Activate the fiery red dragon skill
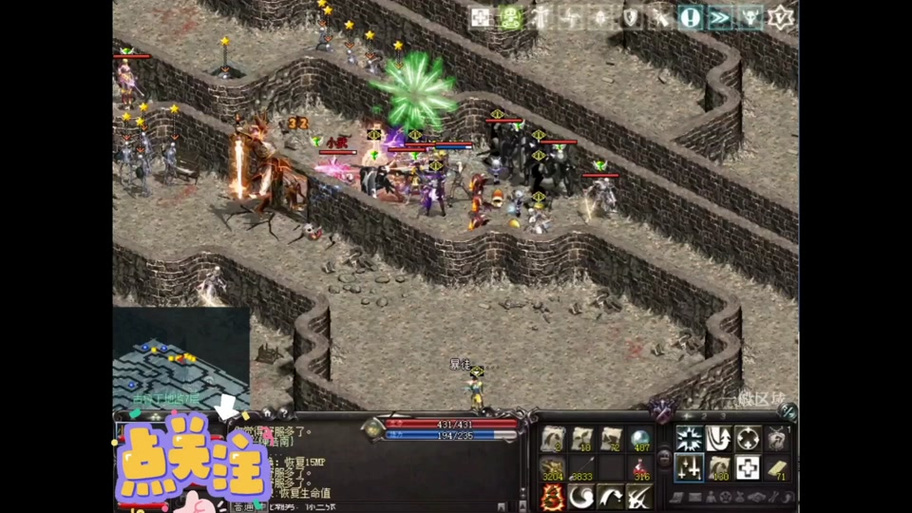This screenshot has height=513, width=912. 553,496
